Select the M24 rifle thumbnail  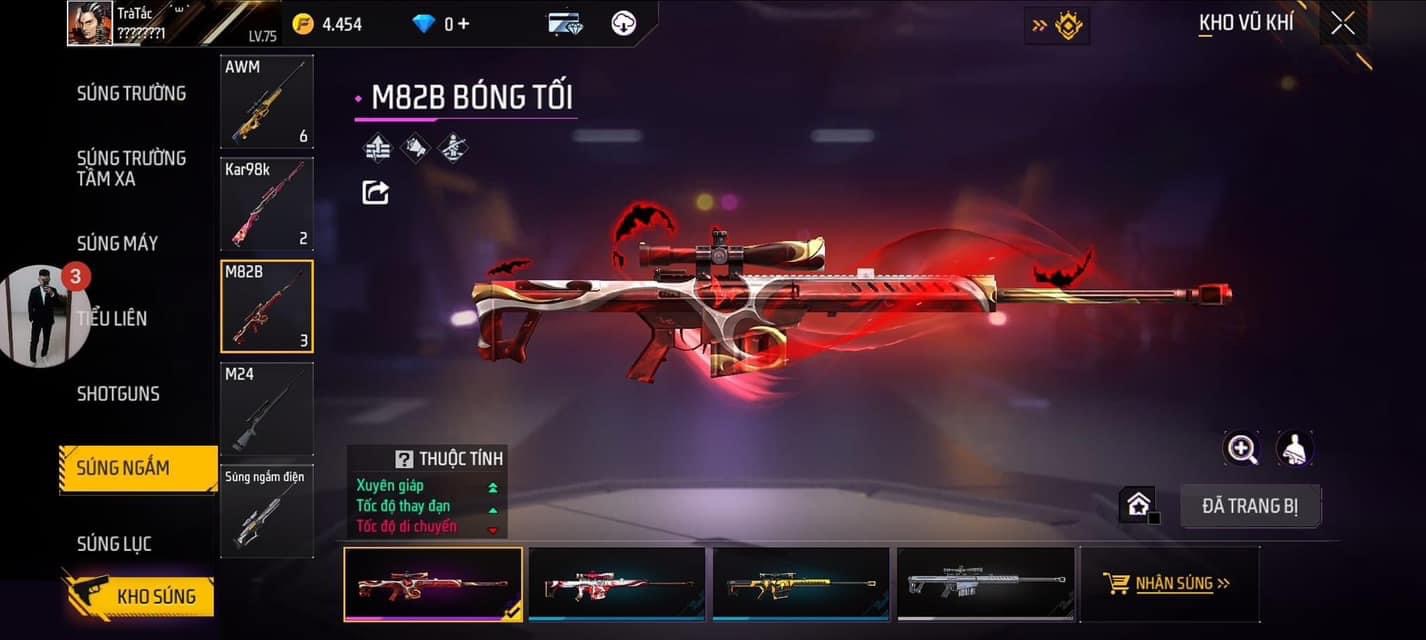pos(266,408)
